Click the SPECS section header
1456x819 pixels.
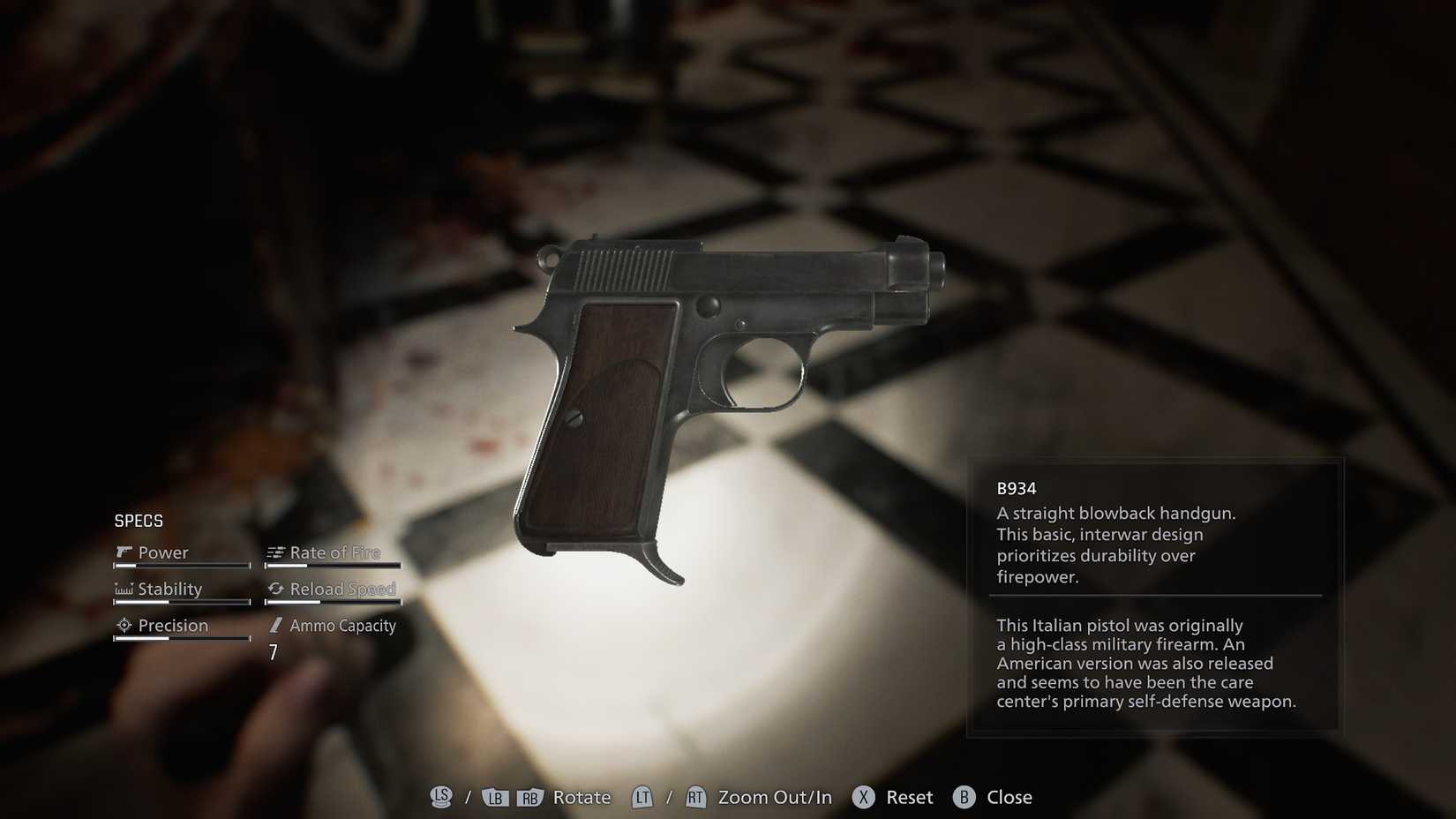point(139,521)
